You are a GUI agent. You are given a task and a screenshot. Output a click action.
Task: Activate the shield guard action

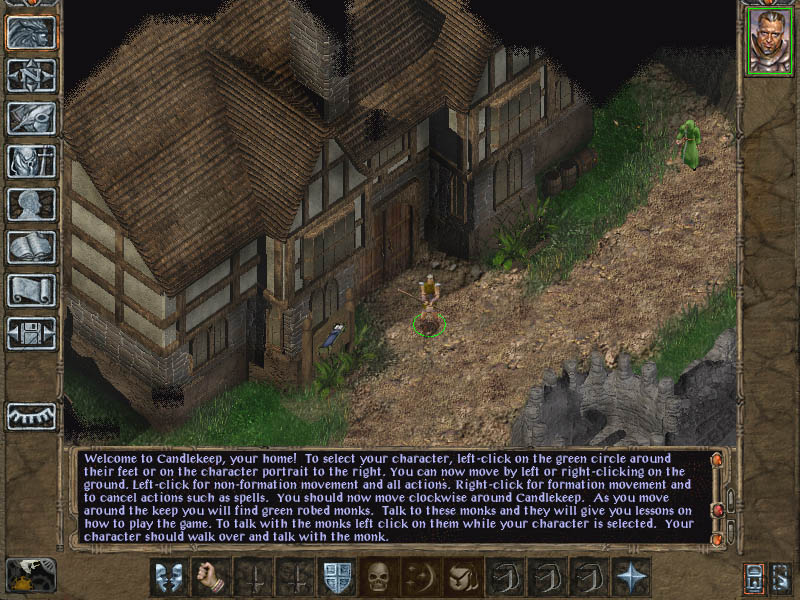(338, 577)
